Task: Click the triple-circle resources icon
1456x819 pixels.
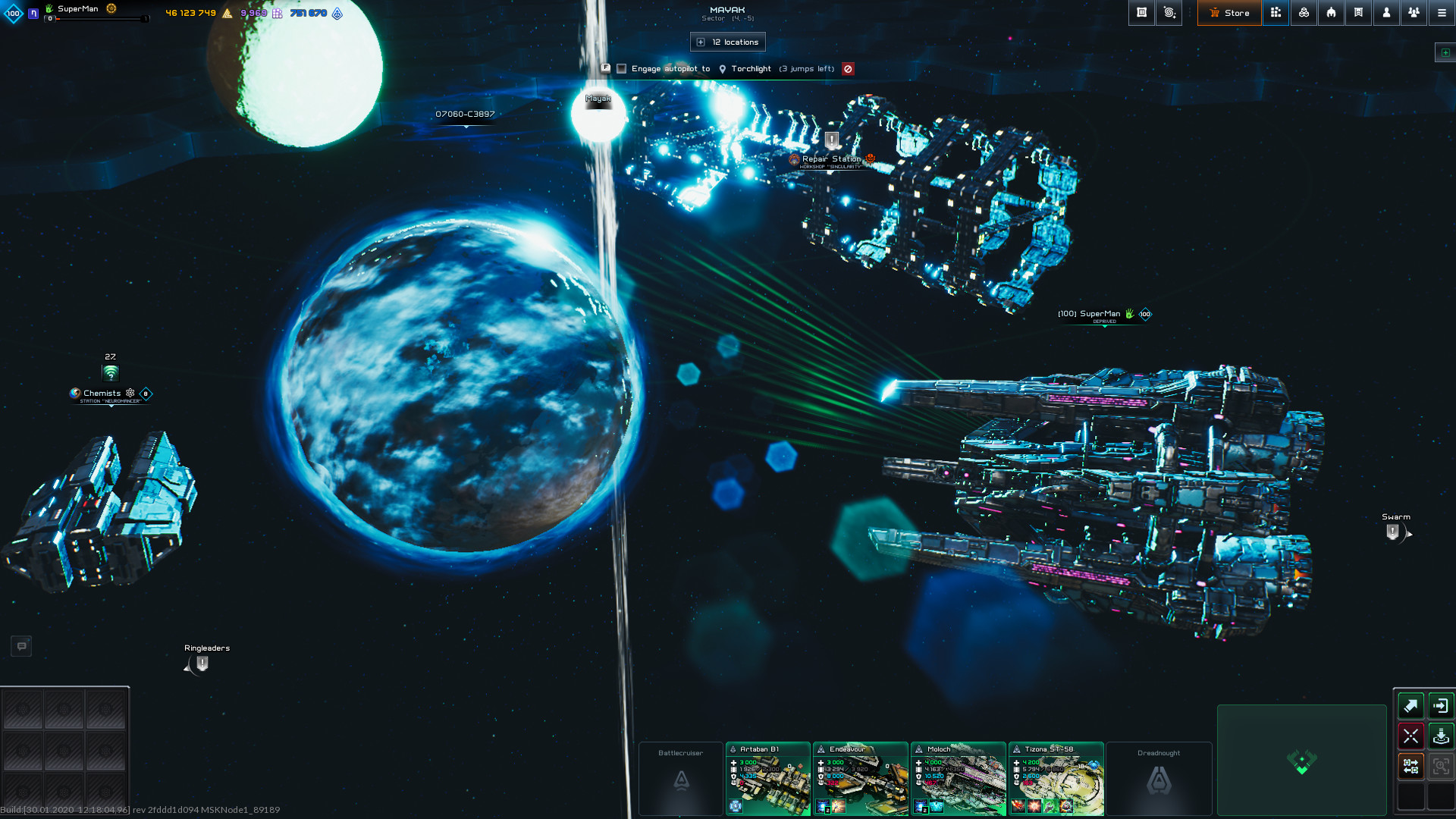Action: tap(1304, 13)
